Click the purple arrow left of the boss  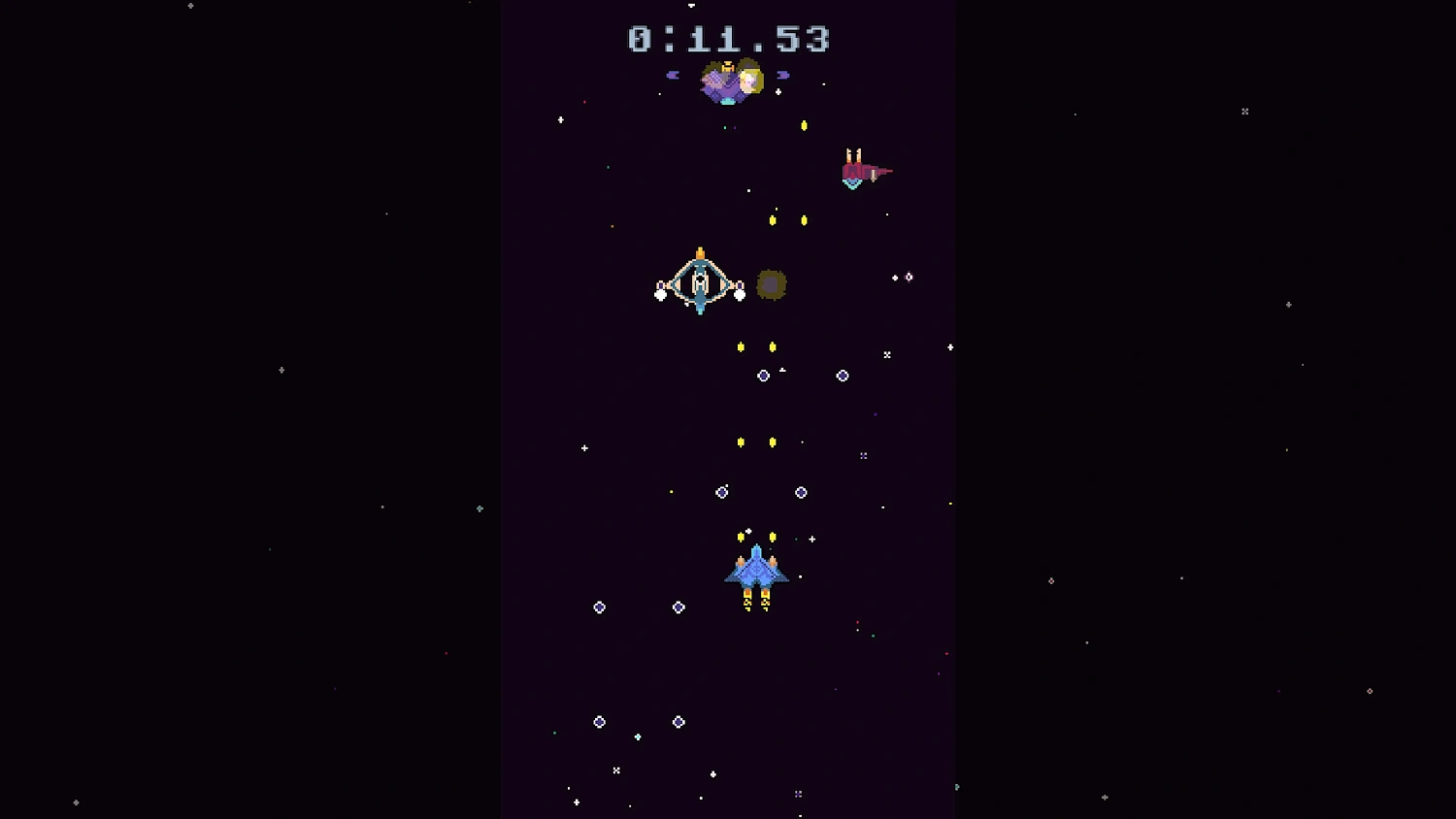pos(673,75)
